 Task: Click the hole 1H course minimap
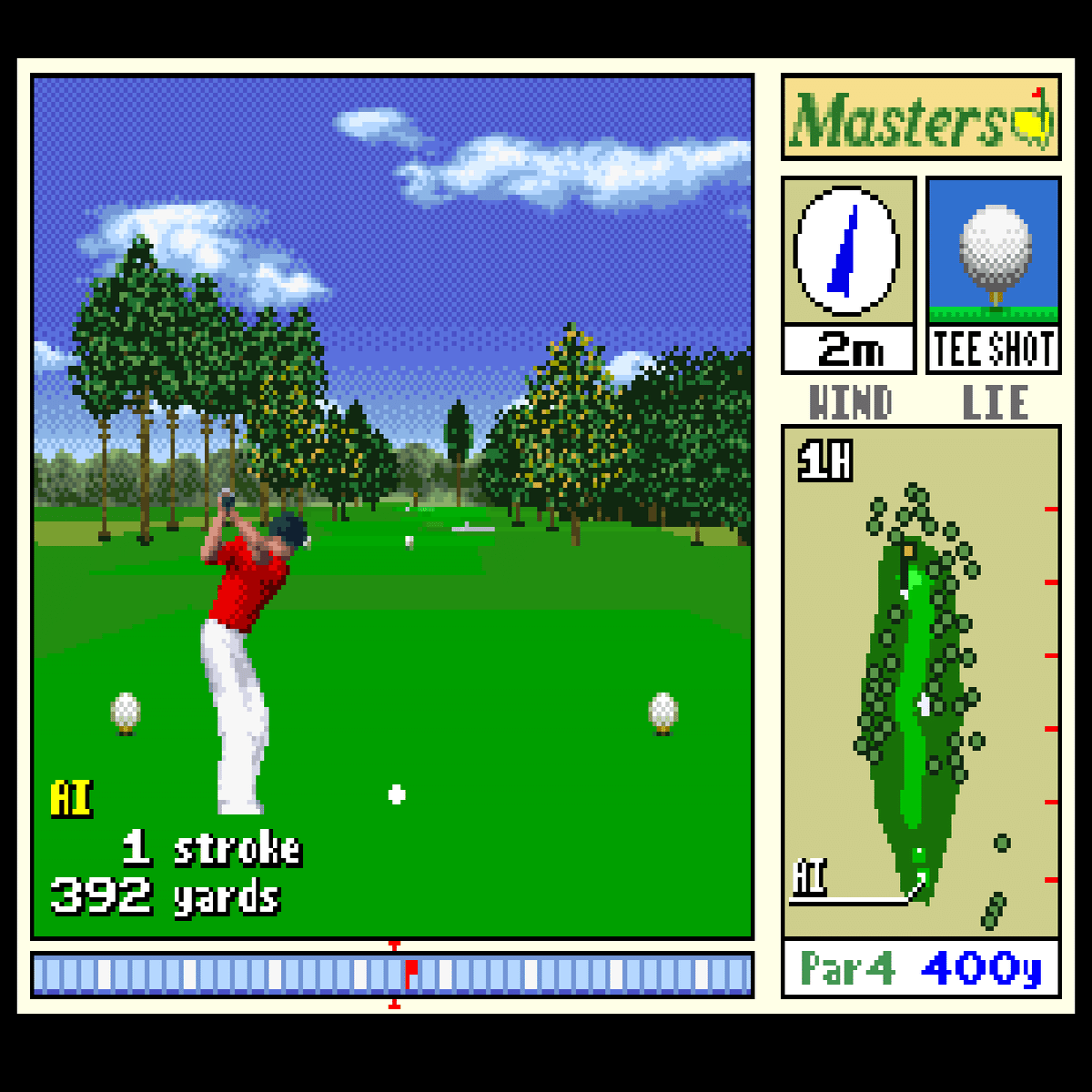(920, 682)
